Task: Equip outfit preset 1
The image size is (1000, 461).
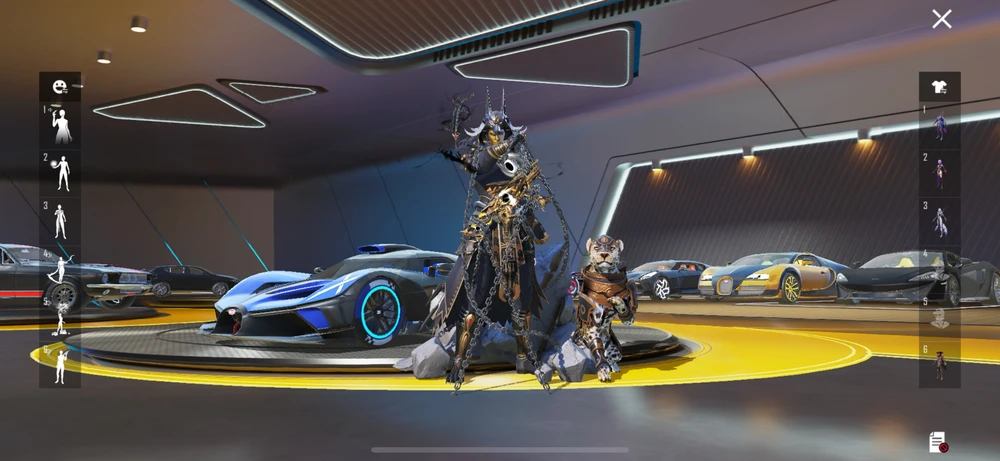Action: click(x=940, y=126)
